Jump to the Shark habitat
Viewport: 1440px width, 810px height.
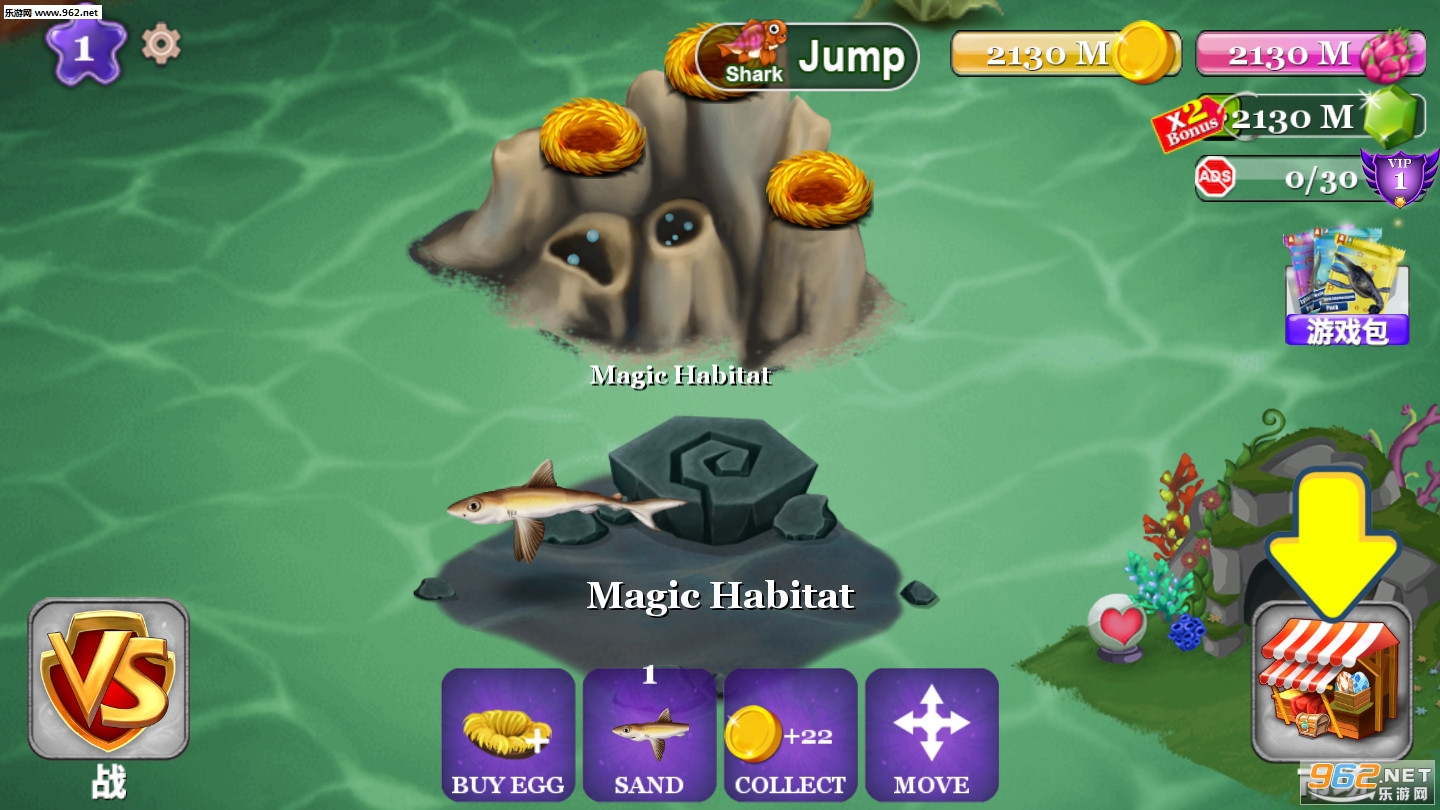[x=807, y=57]
